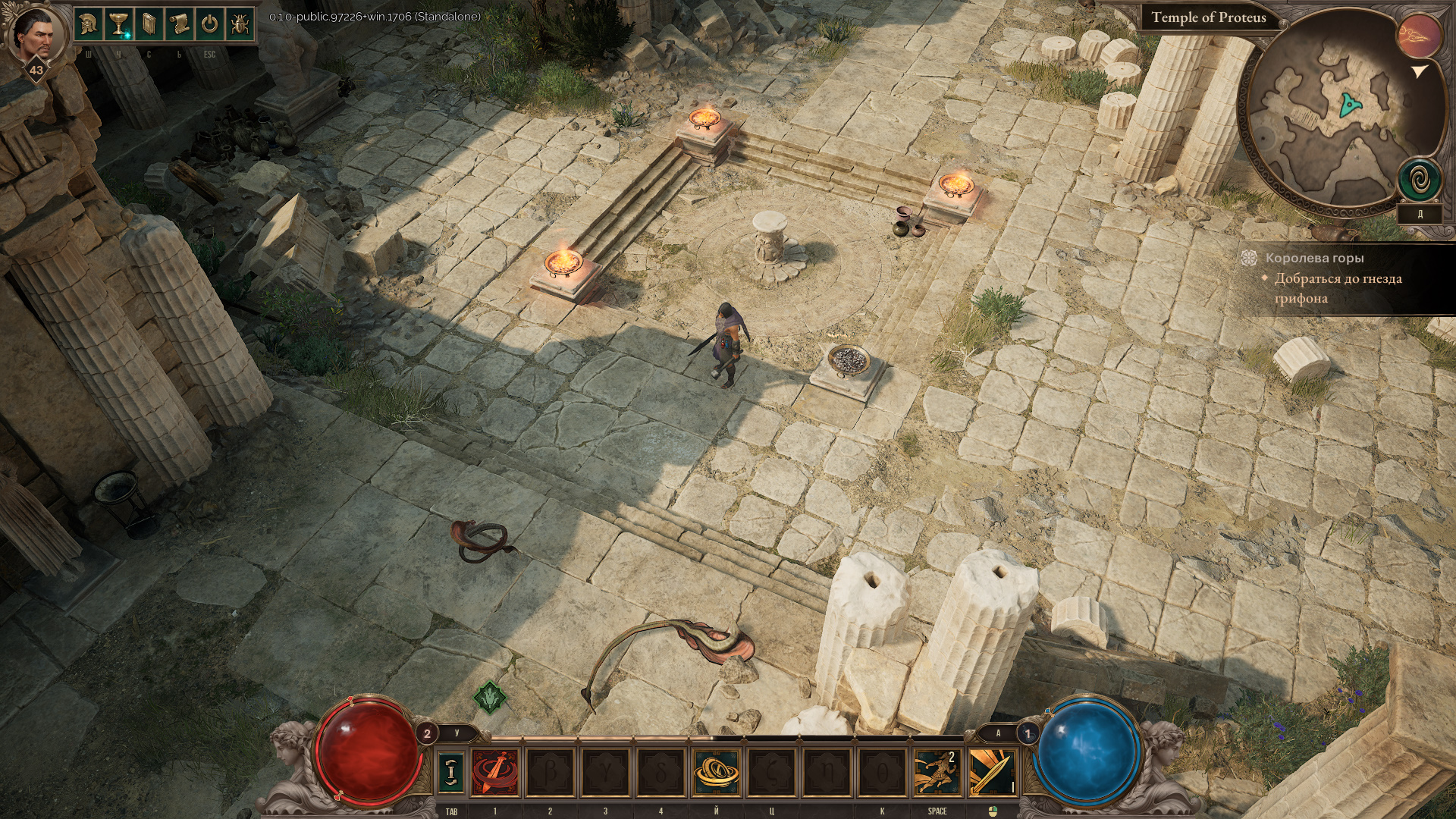Activate the golden sword strike skill
The image size is (1456, 819).
(992, 771)
